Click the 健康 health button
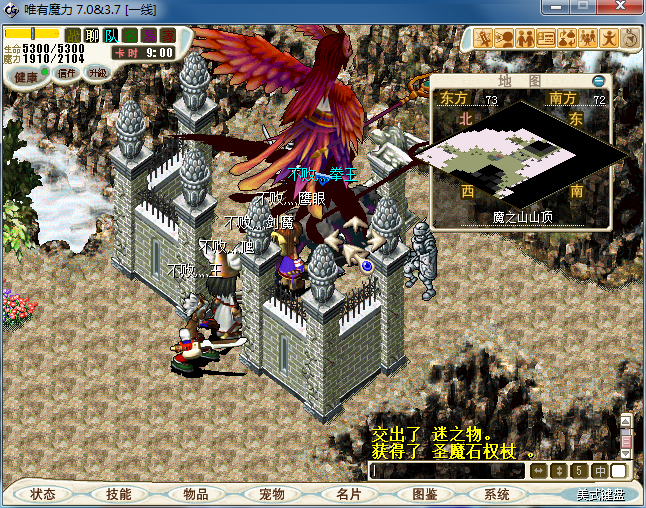 click(26, 76)
